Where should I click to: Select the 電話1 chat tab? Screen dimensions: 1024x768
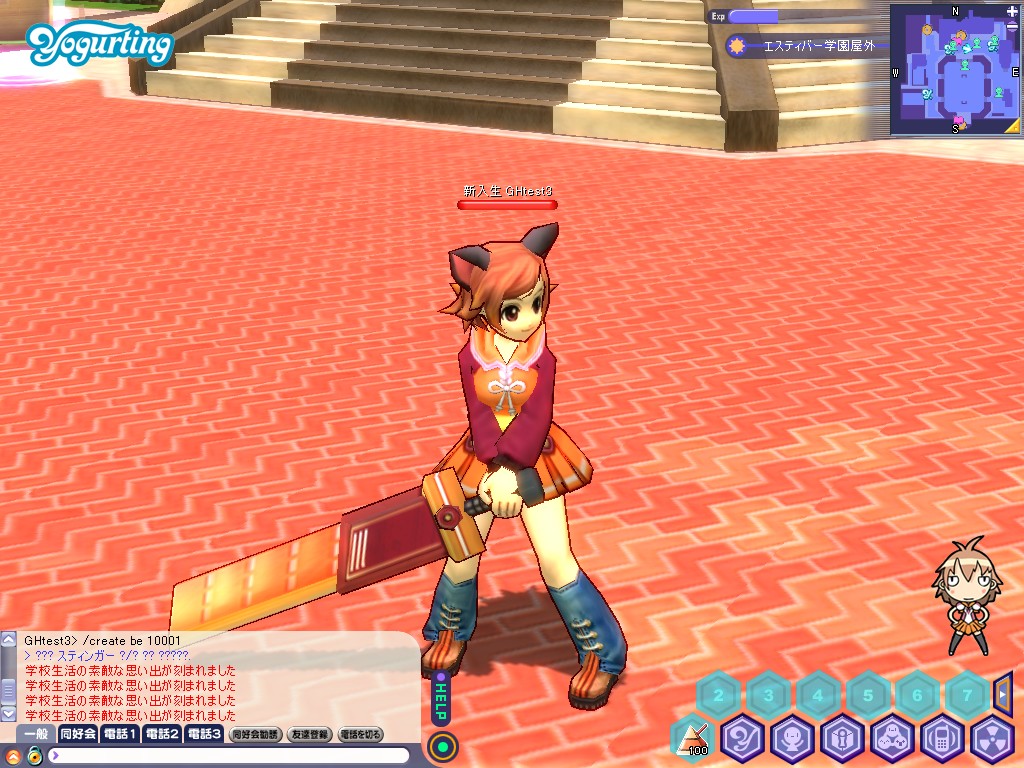click(120, 734)
